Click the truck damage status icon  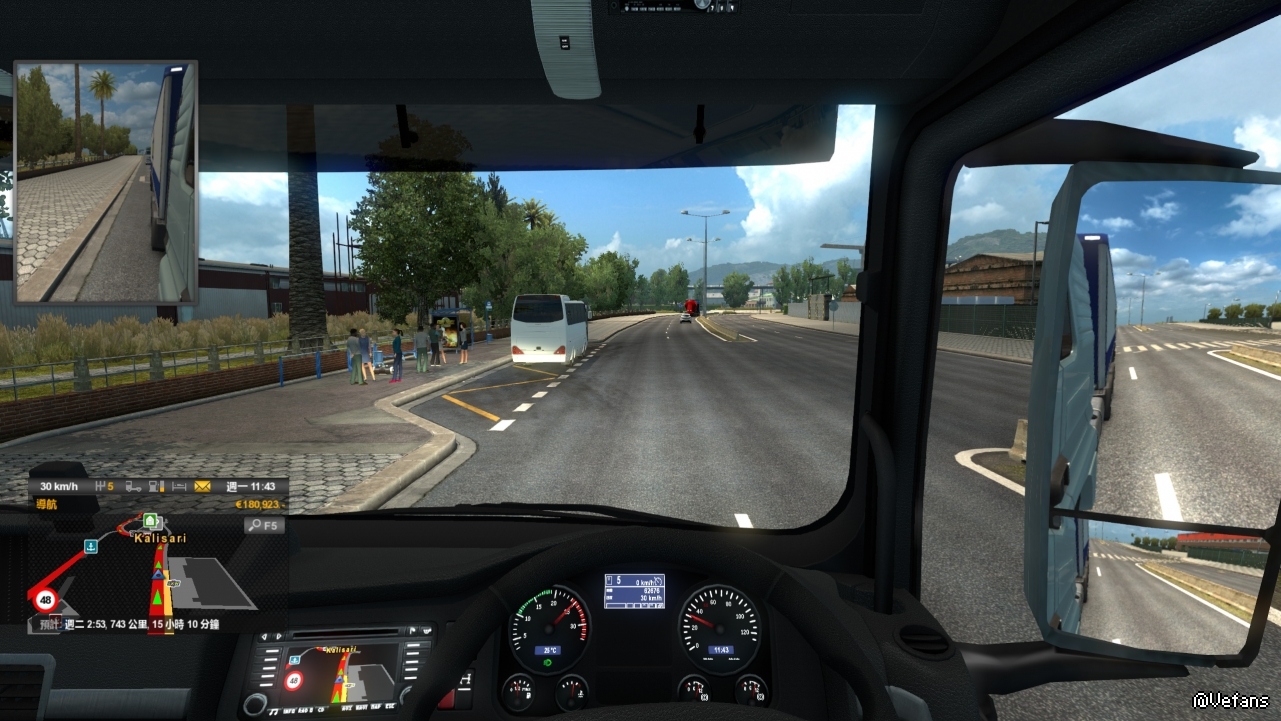click(132, 487)
